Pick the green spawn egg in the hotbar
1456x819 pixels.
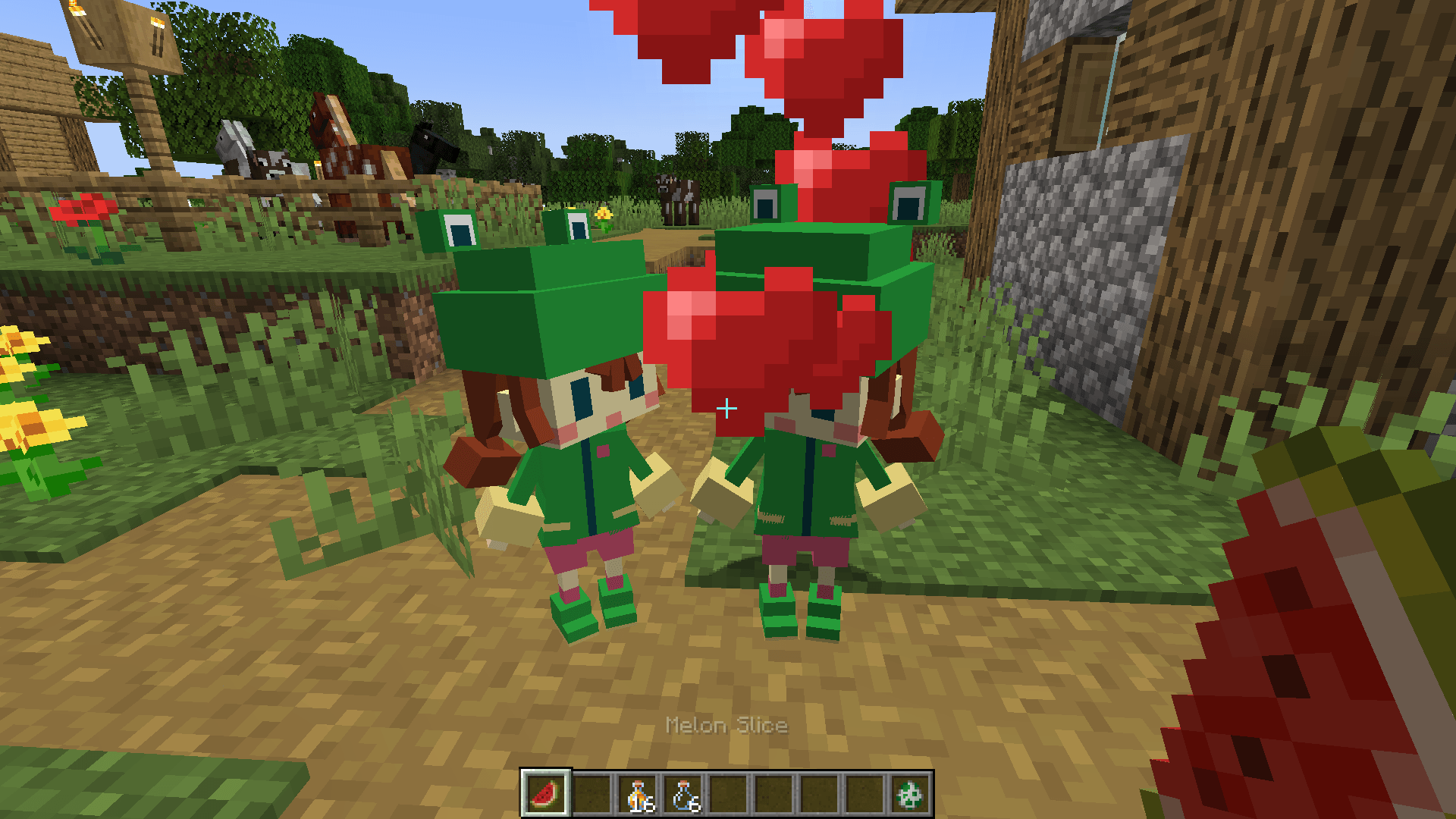pos(908,795)
